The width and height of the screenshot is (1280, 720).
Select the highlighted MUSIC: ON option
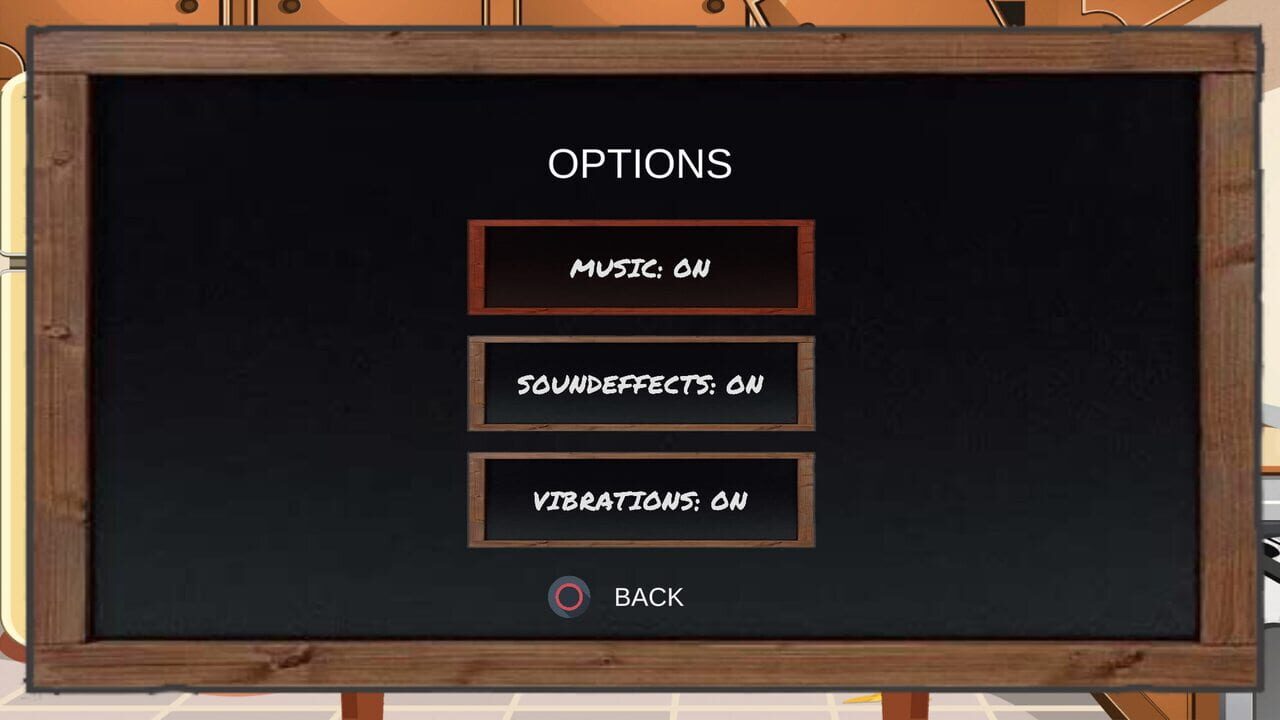pos(641,268)
